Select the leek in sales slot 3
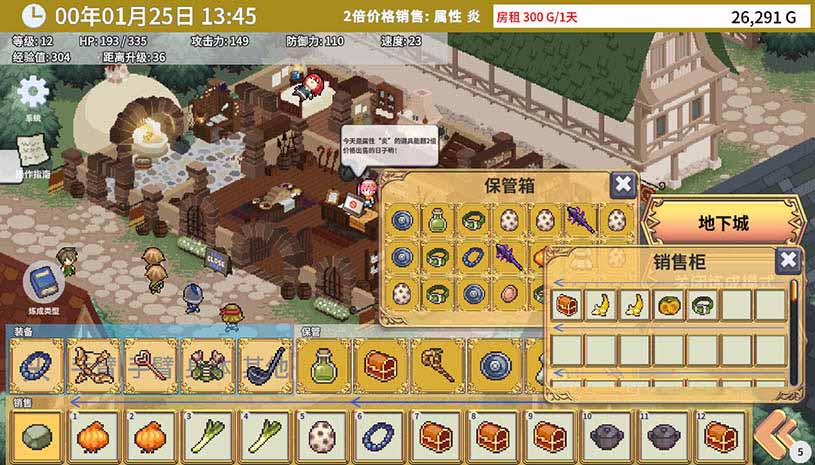The width and height of the screenshot is (815, 465). tap(208, 436)
